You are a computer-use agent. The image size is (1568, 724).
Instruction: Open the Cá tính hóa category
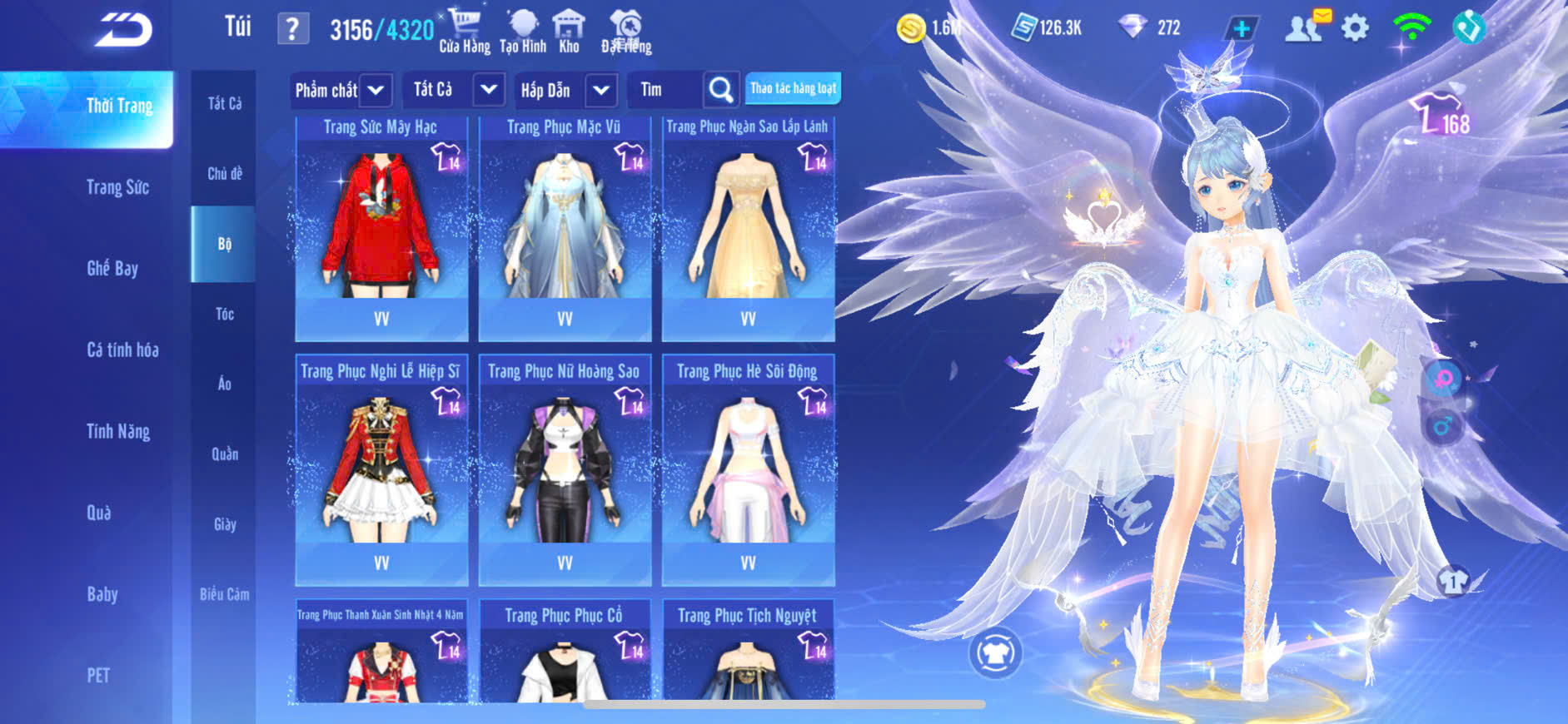coord(122,350)
